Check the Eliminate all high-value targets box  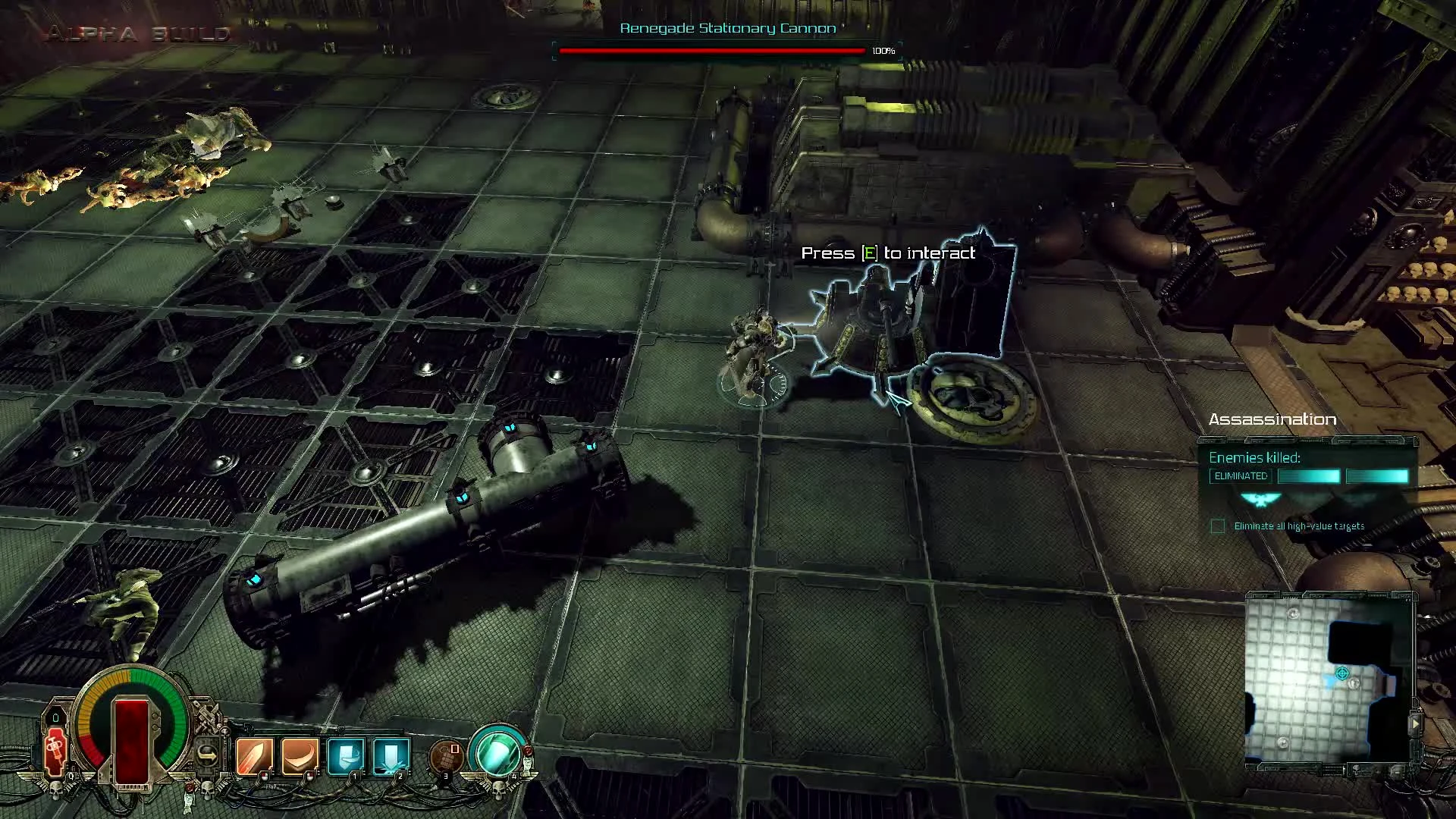pos(1216,526)
